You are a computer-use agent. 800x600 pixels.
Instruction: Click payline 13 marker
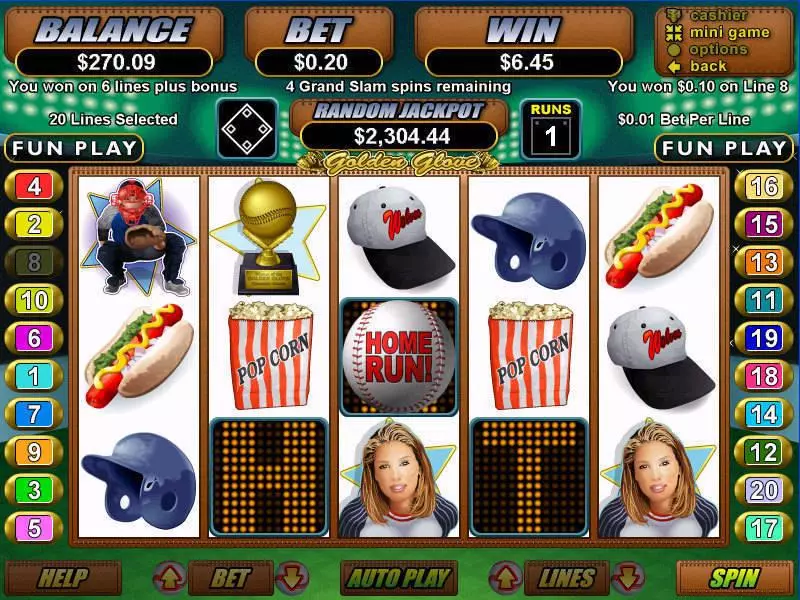(x=764, y=262)
